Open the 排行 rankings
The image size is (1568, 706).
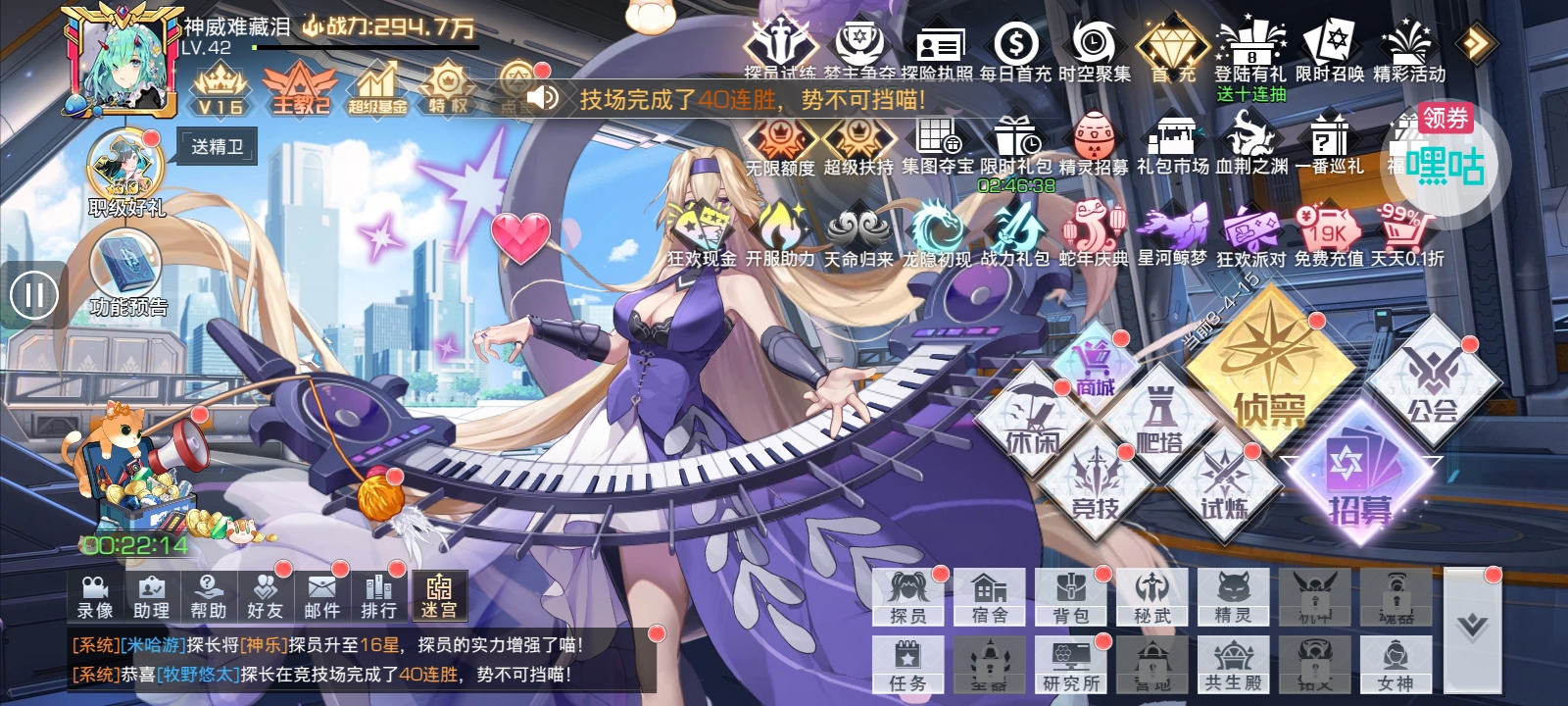tap(378, 595)
